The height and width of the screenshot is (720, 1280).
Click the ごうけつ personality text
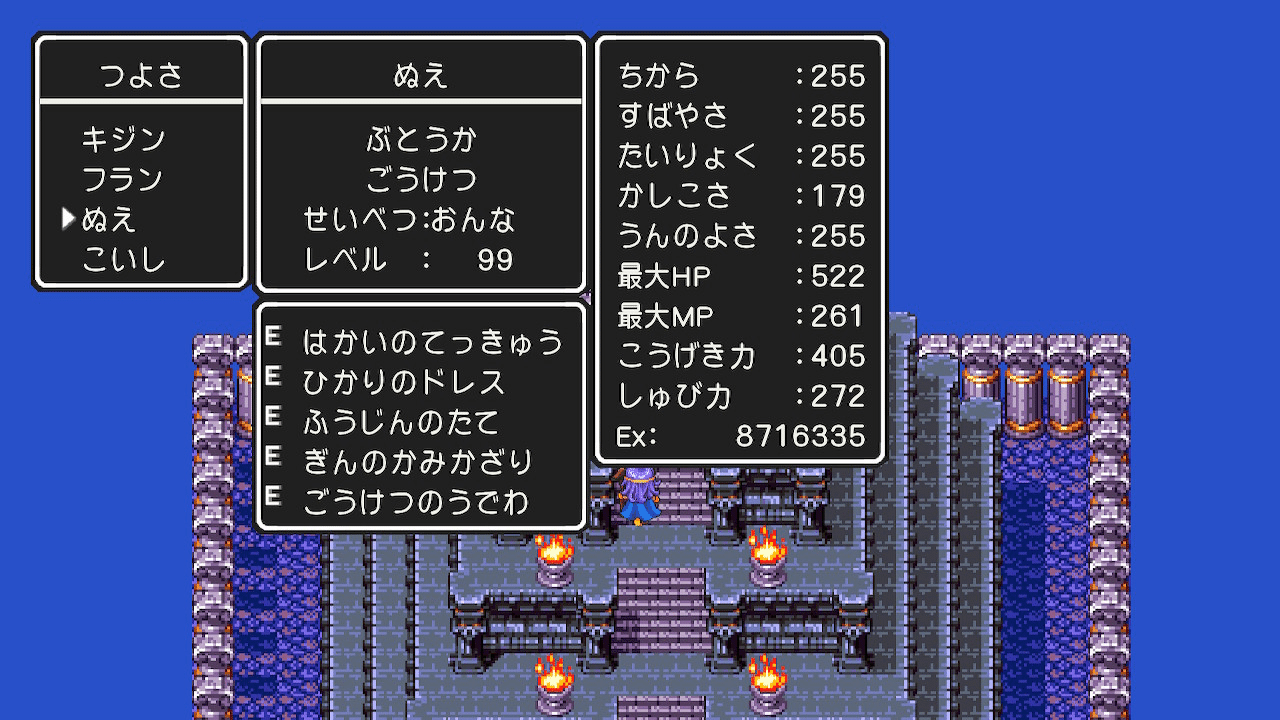click(x=419, y=180)
